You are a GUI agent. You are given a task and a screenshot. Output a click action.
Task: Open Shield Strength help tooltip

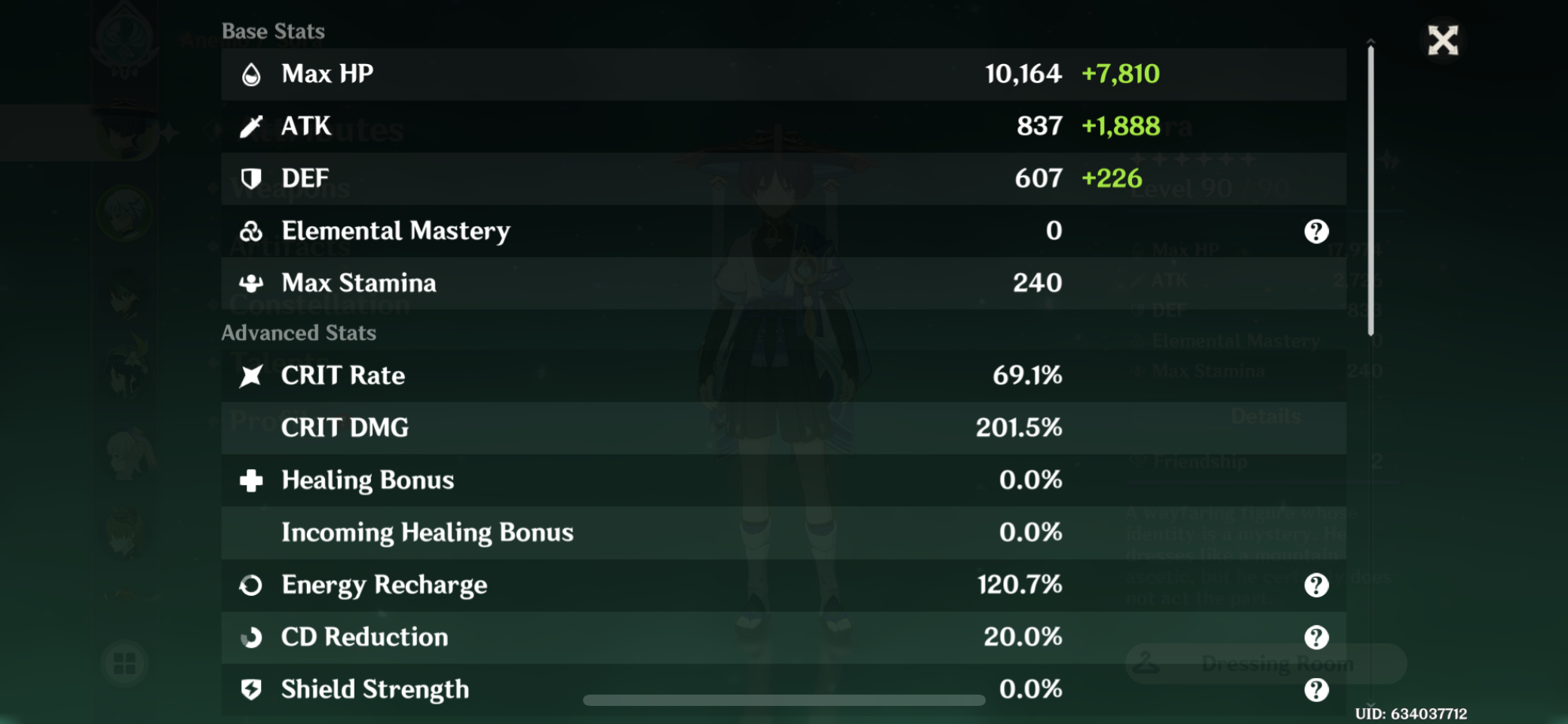[1316, 689]
